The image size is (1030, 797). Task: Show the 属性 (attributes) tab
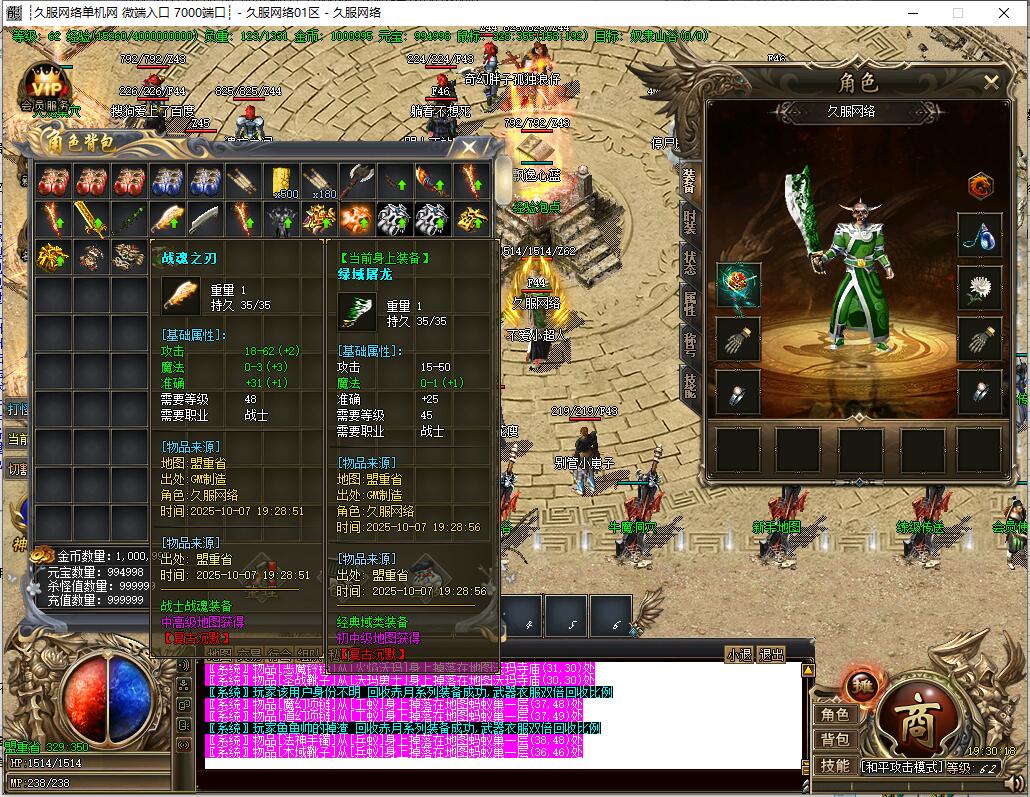(x=690, y=304)
